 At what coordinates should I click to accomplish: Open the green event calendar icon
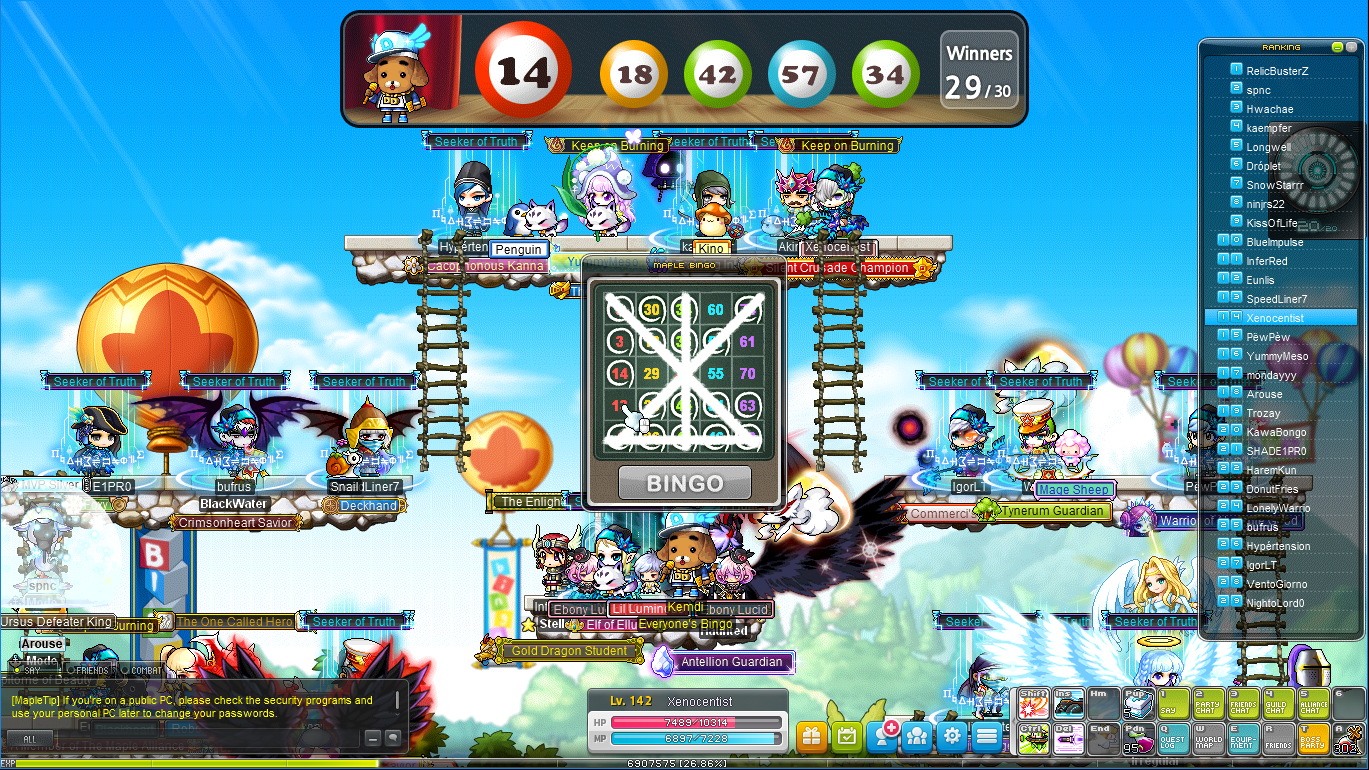click(x=847, y=735)
